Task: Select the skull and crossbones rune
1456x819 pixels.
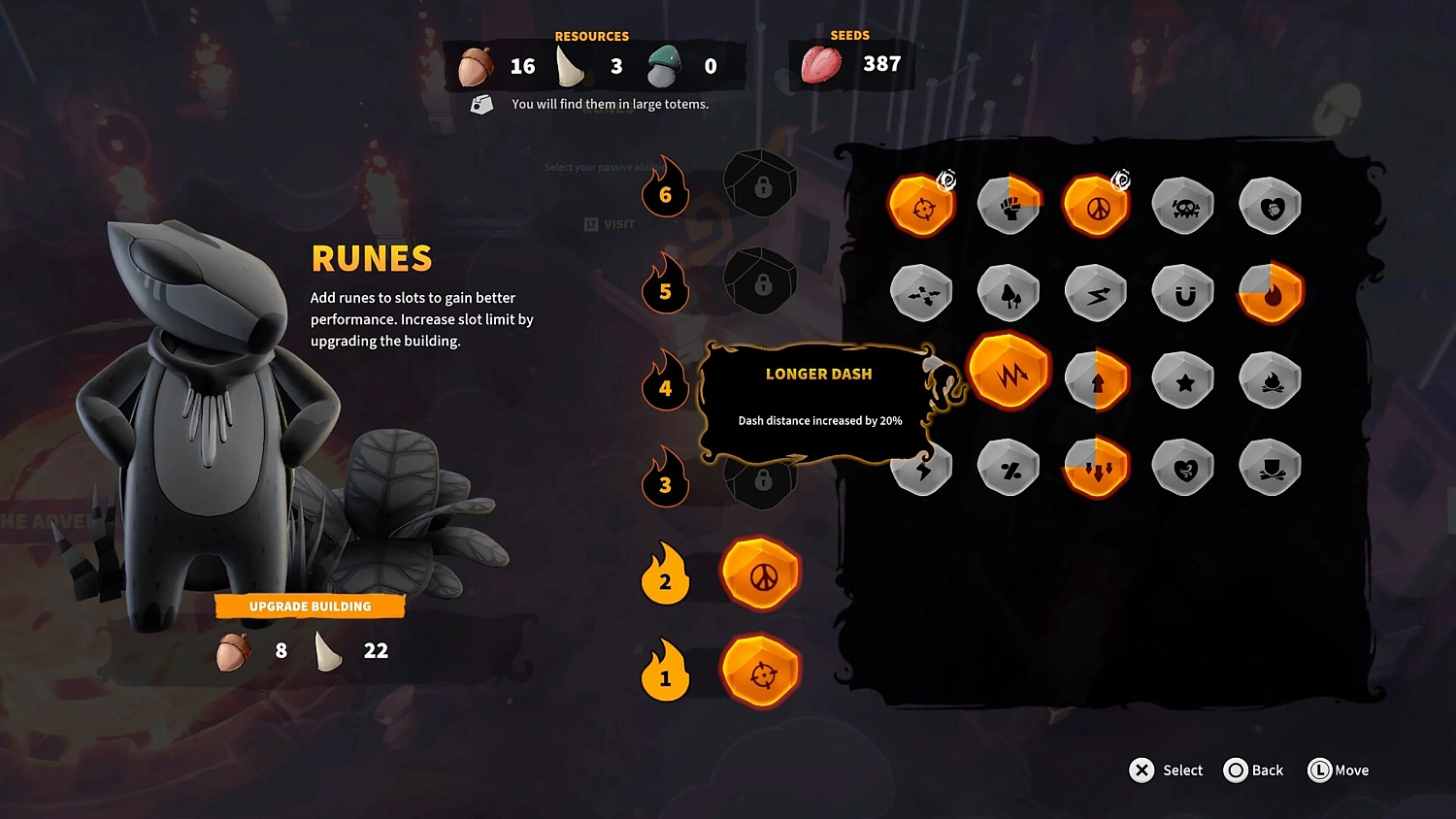Action: click(x=1182, y=204)
